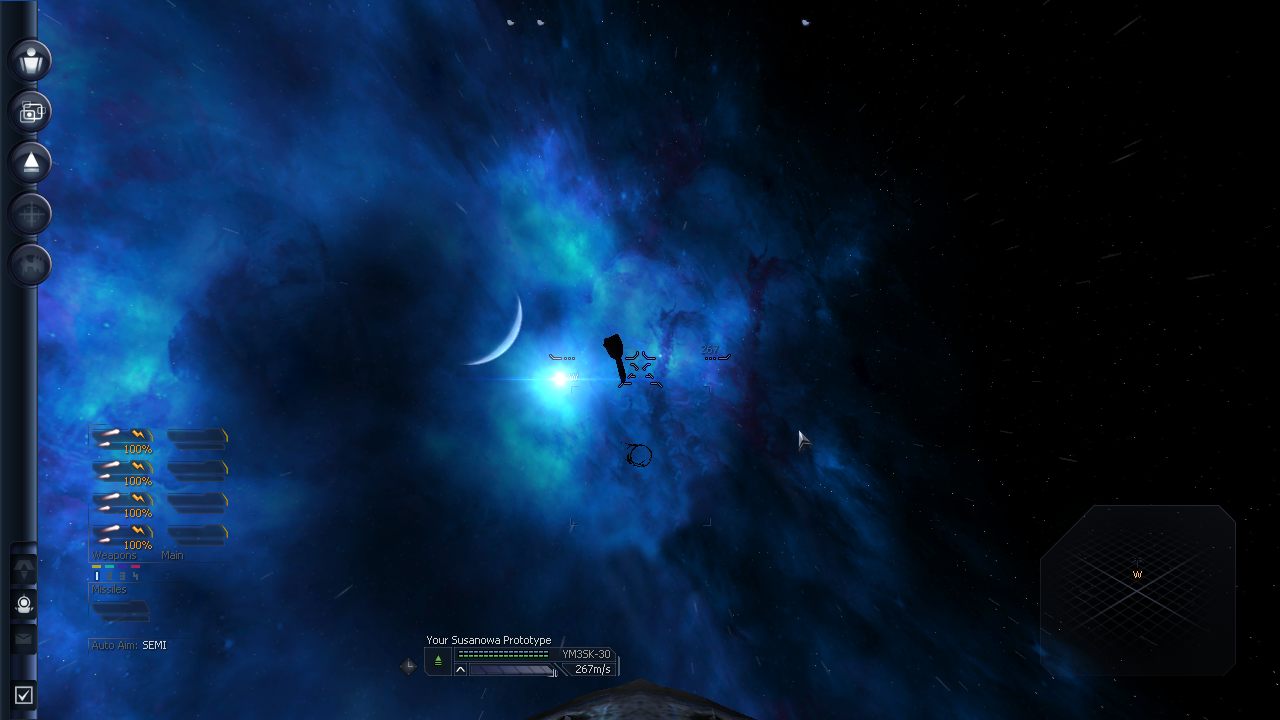
Task: Click the up-chevron beside the speed bar
Action: coord(460,670)
